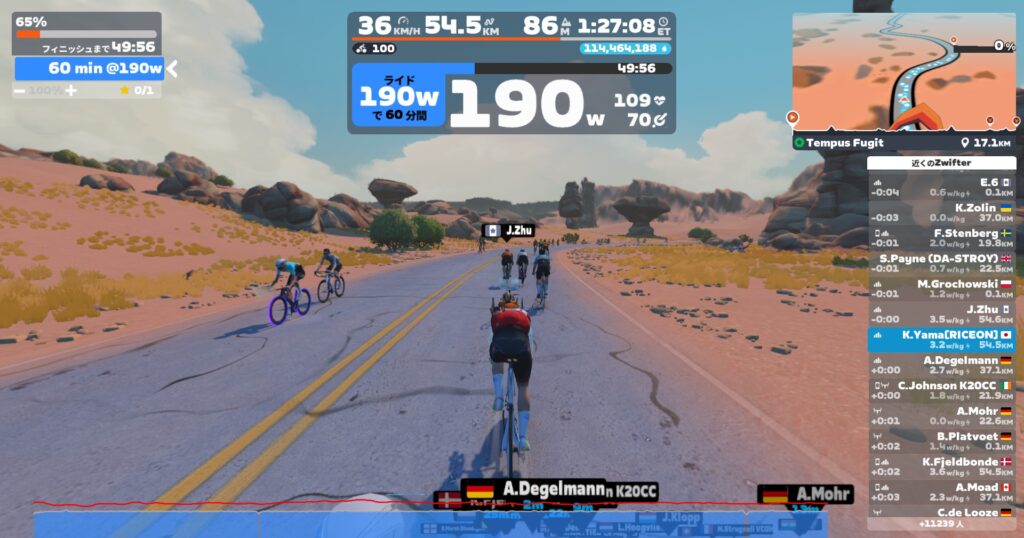Open the star achievement counter 0/1
The height and width of the screenshot is (538, 1024).
pos(136,90)
